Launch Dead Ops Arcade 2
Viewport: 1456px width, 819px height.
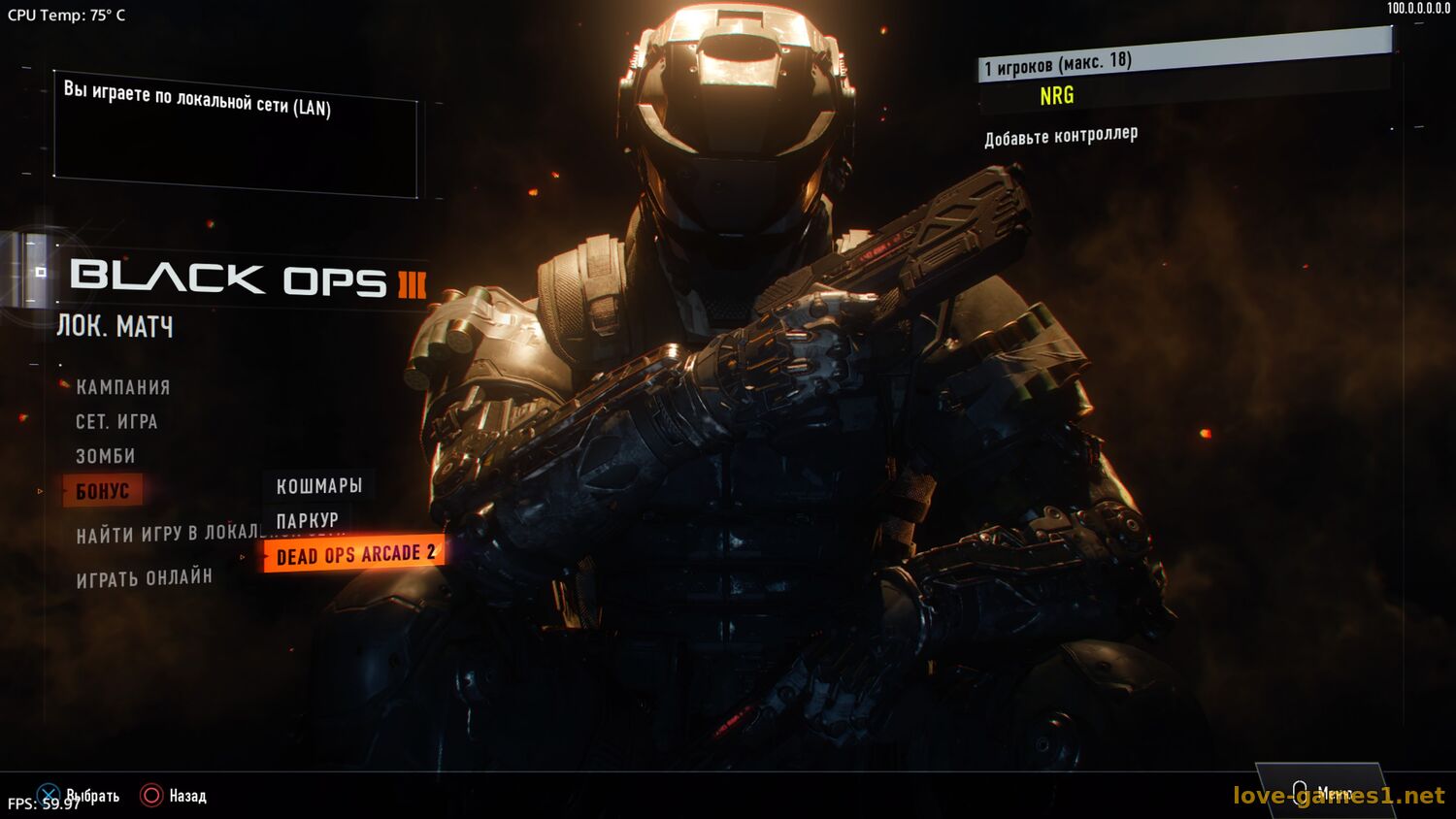[355, 554]
